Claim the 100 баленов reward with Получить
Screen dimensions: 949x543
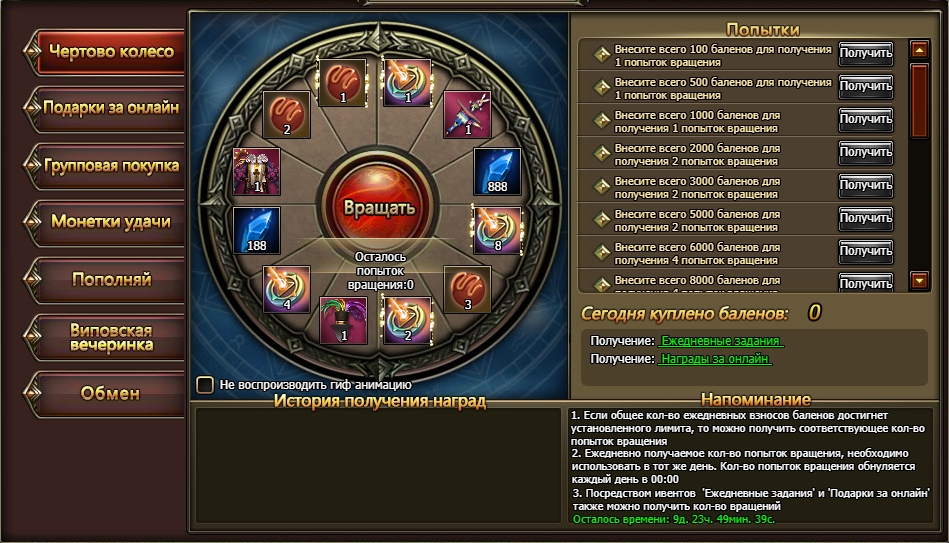[x=865, y=53]
